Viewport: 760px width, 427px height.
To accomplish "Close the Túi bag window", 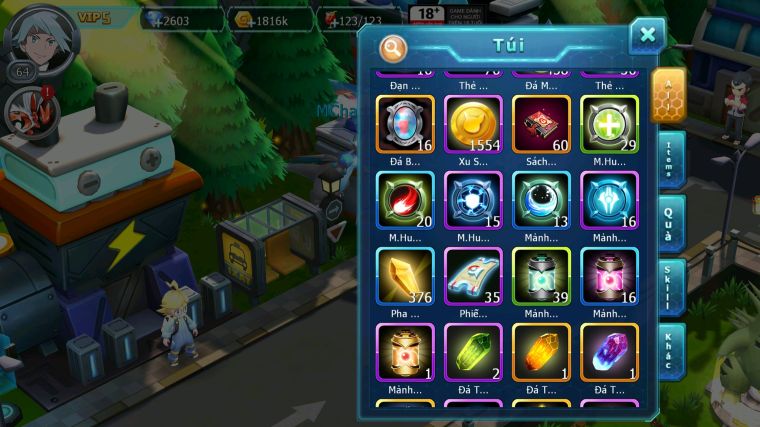I will [x=647, y=36].
